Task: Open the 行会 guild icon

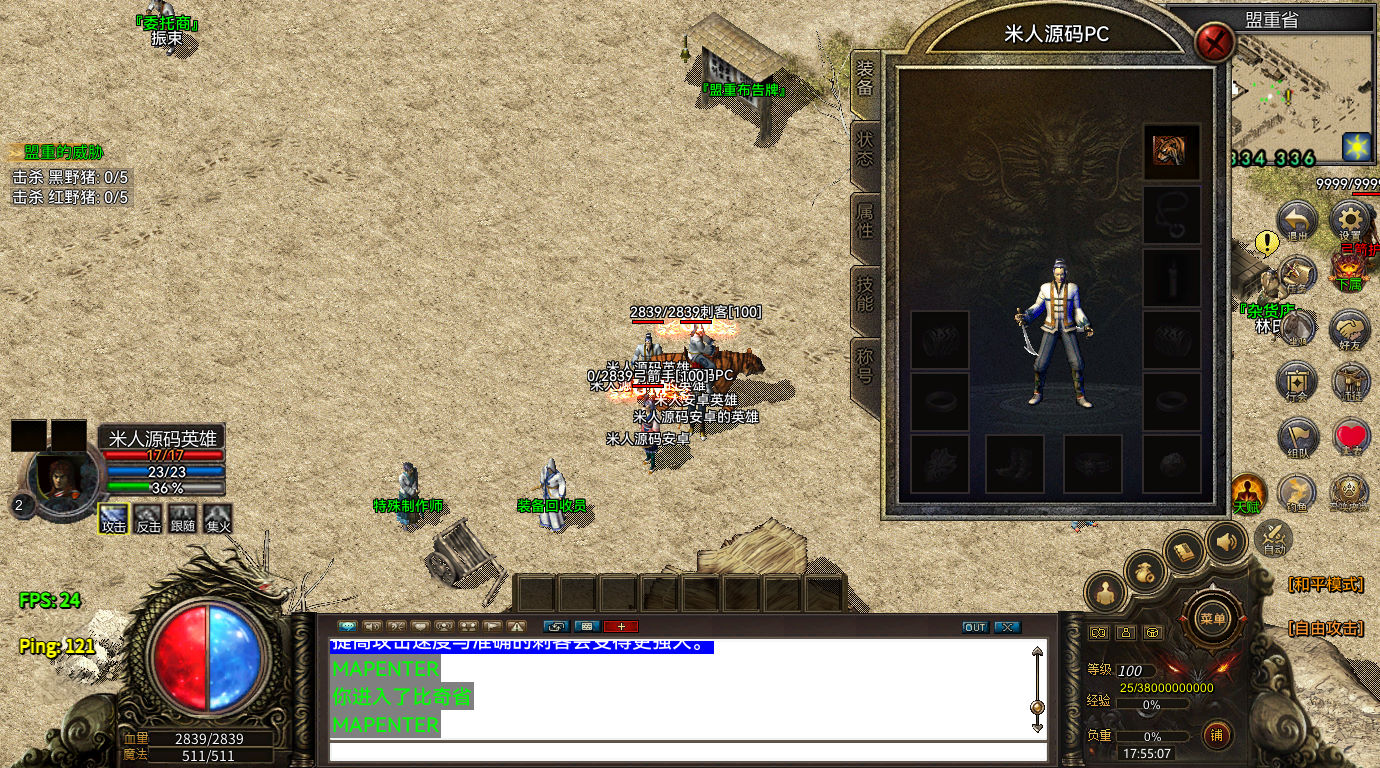Action: (1297, 382)
